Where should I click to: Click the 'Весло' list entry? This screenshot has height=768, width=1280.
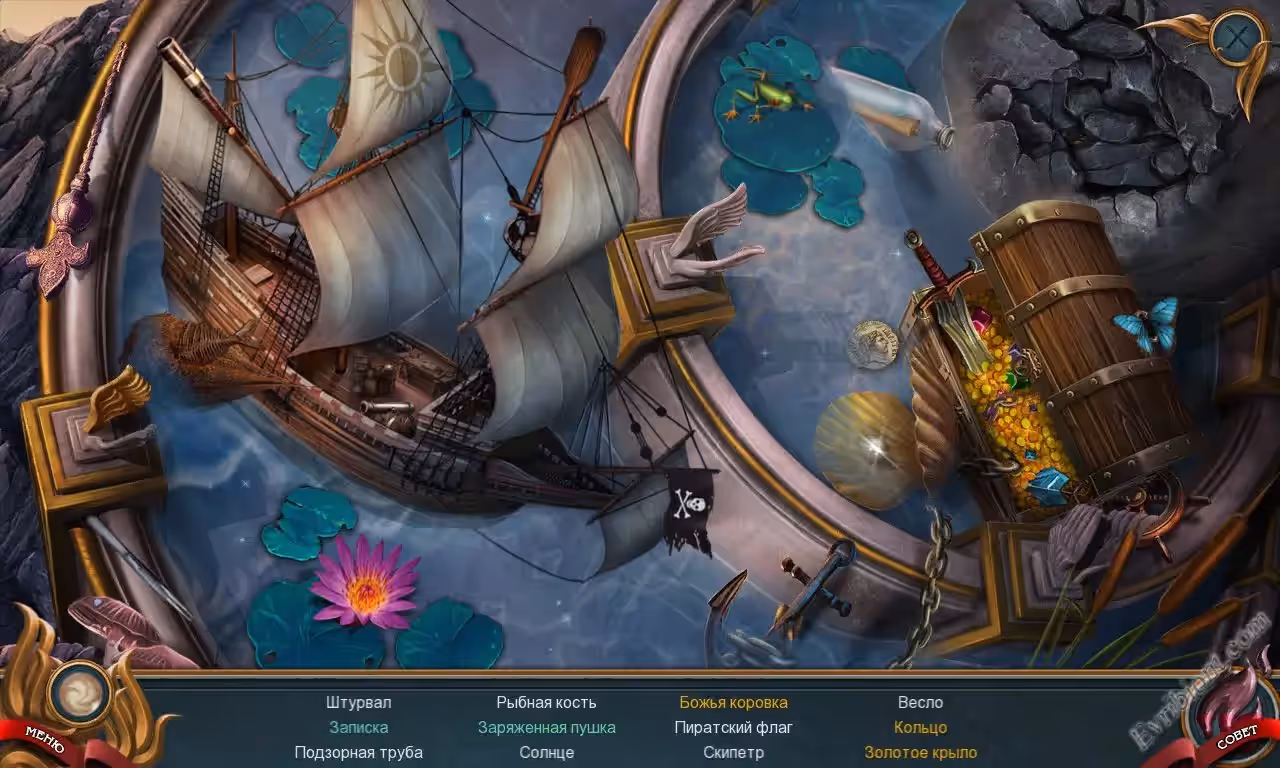pos(920,702)
